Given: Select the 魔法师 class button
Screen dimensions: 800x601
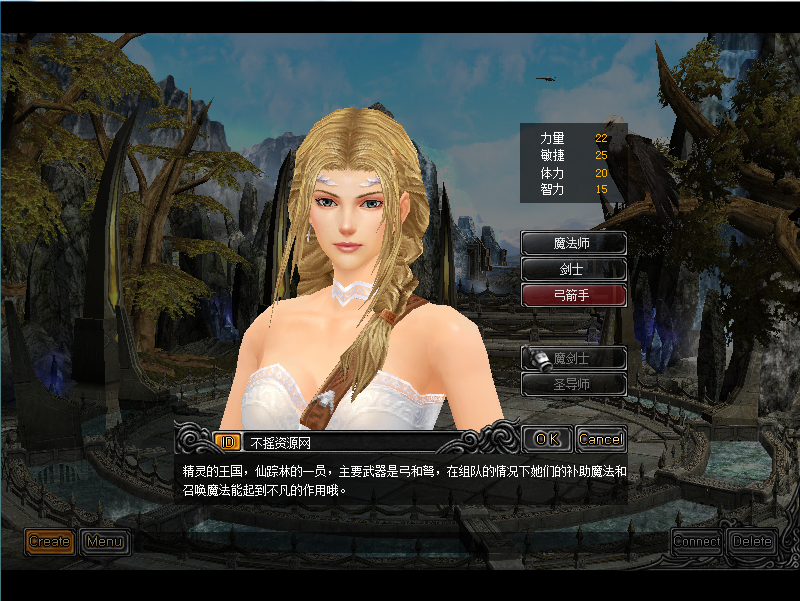Looking at the screenshot, I should pyautogui.click(x=574, y=243).
